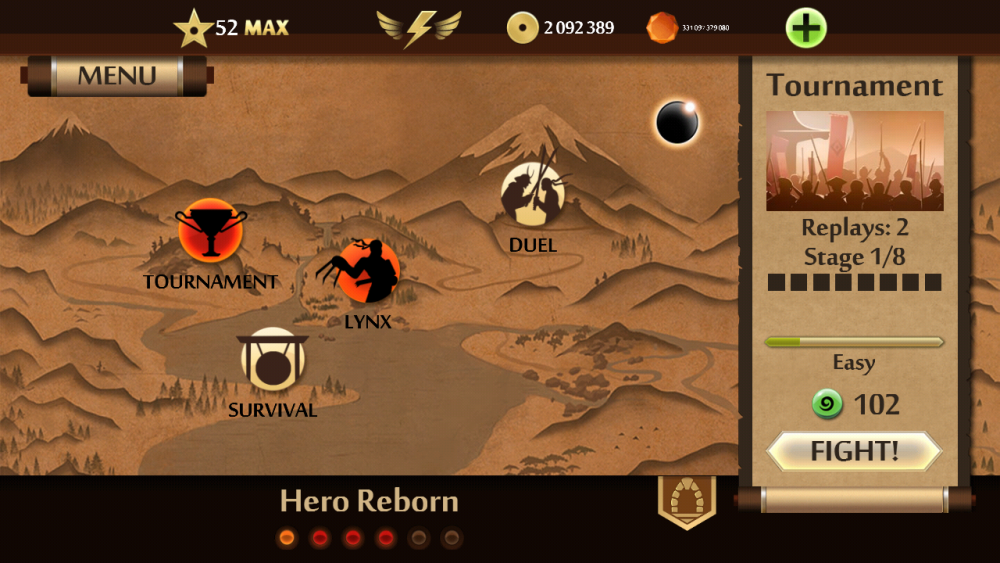
Task: Select the first orange act dot
Action: pos(287,538)
